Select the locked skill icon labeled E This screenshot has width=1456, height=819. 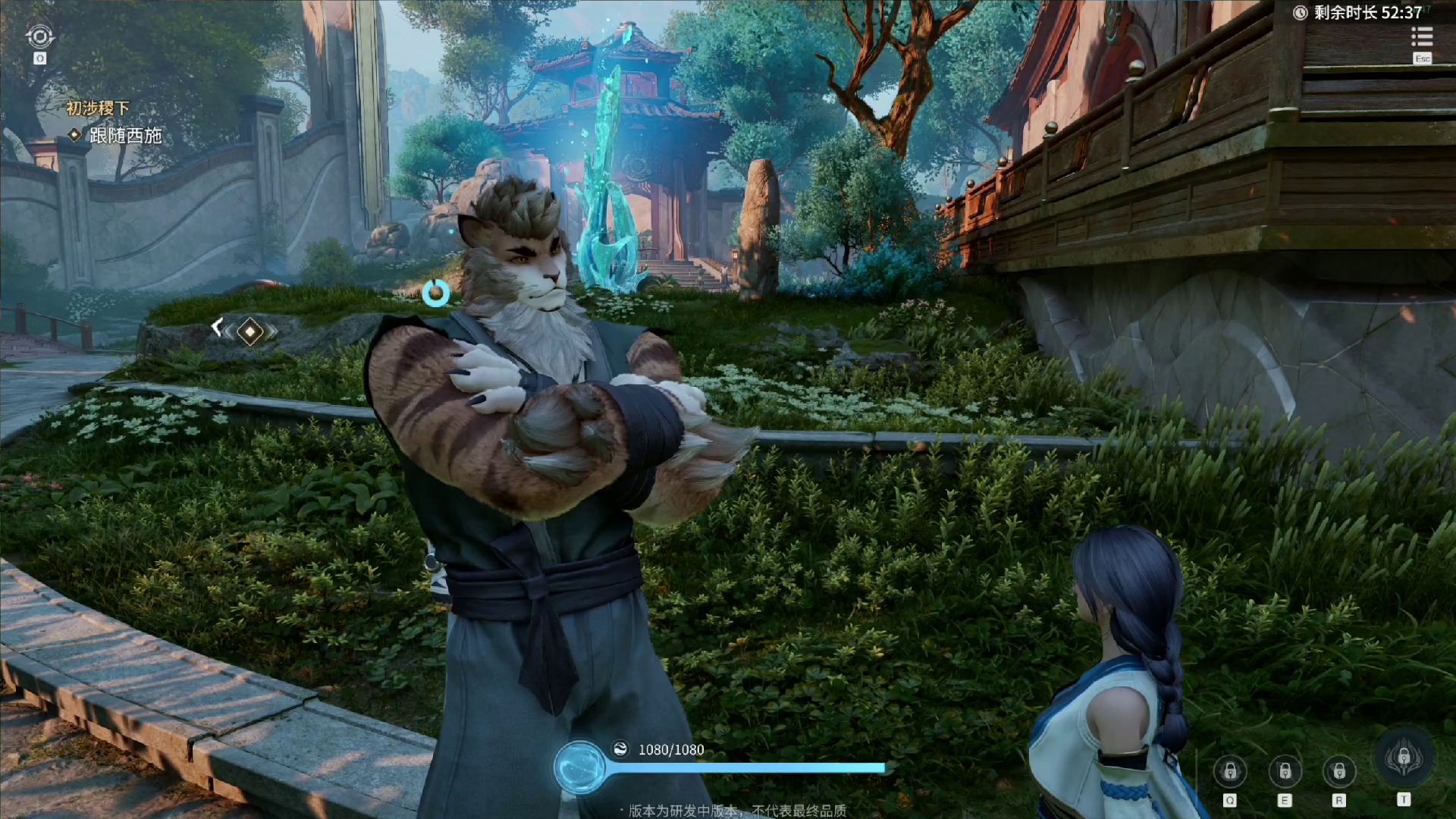pos(1285,772)
